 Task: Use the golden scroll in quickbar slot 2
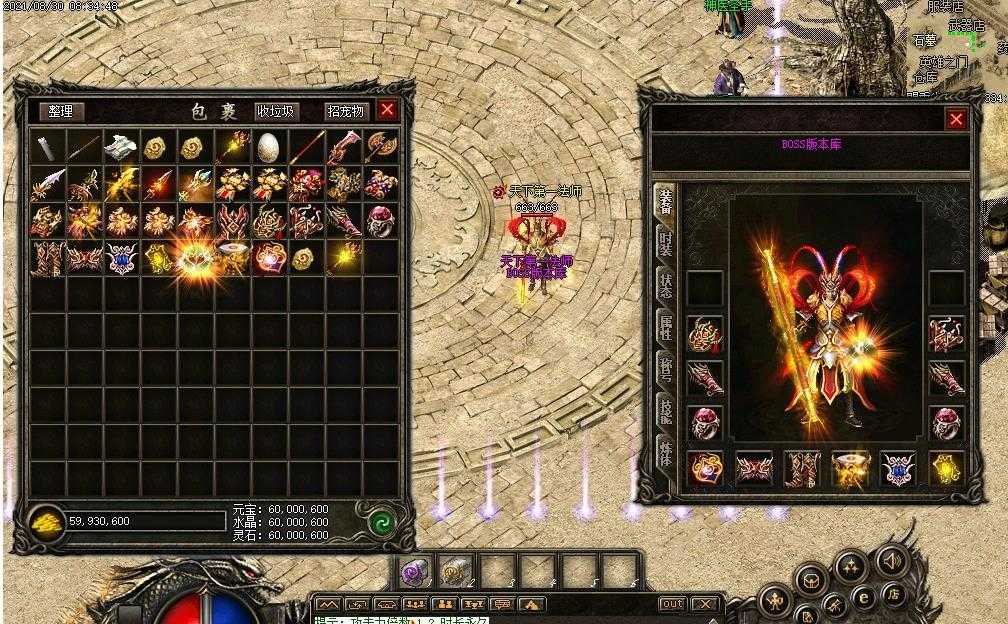tap(454, 573)
